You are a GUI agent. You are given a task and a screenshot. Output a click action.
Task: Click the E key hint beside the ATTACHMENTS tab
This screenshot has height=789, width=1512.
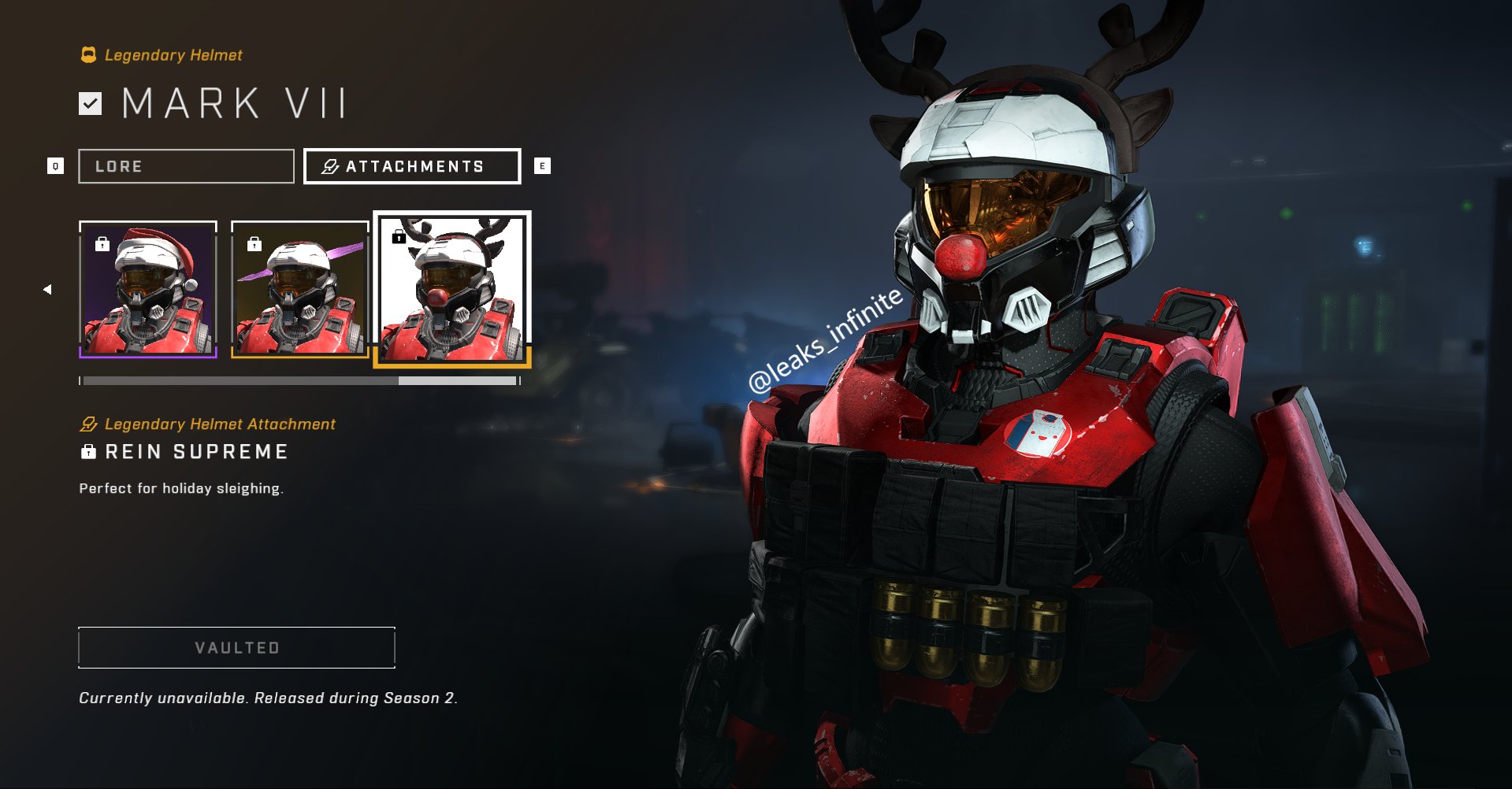(x=541, y=165)
